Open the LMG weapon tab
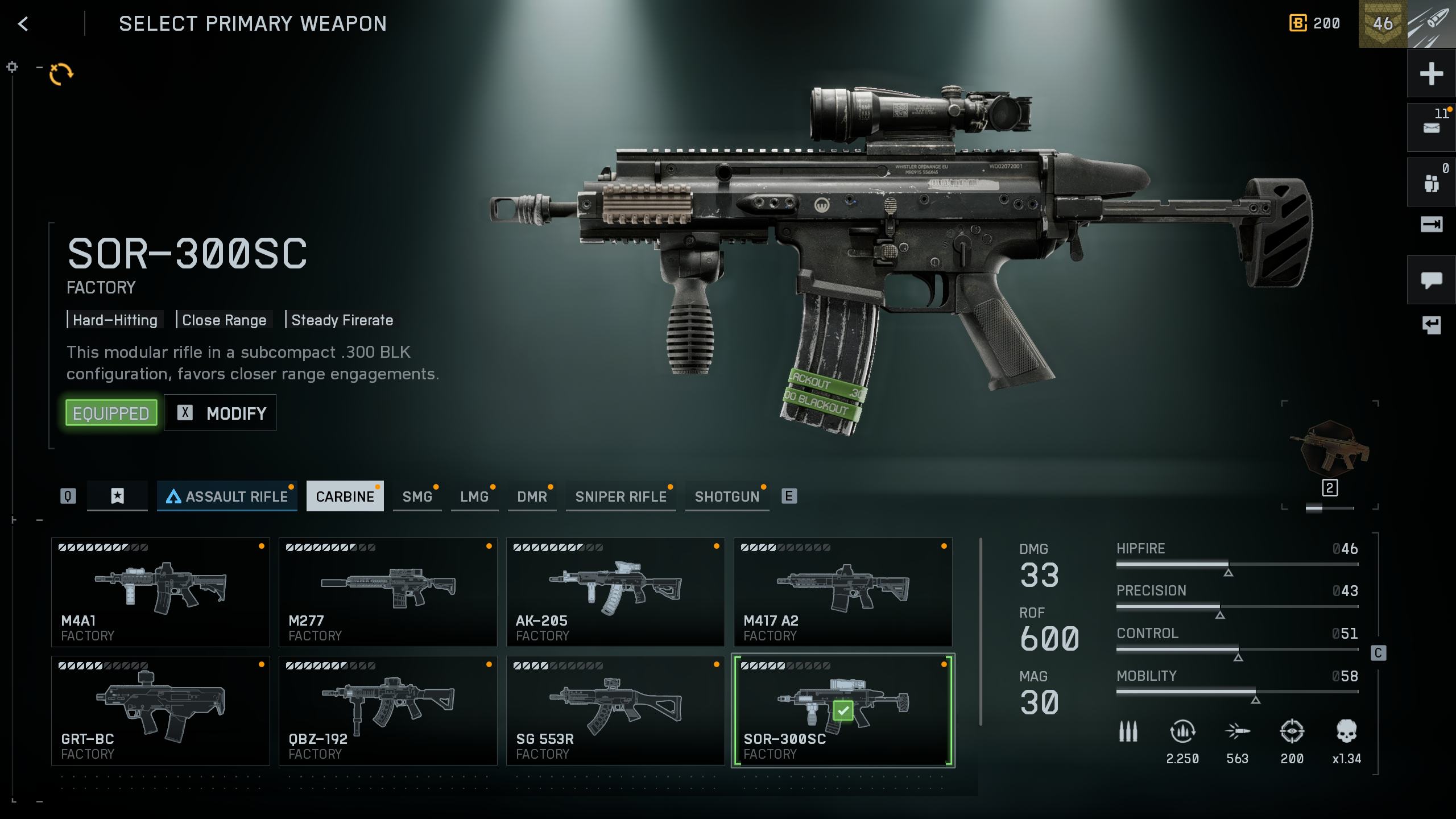Screen dimensions: 1456x819 [474, 497]
